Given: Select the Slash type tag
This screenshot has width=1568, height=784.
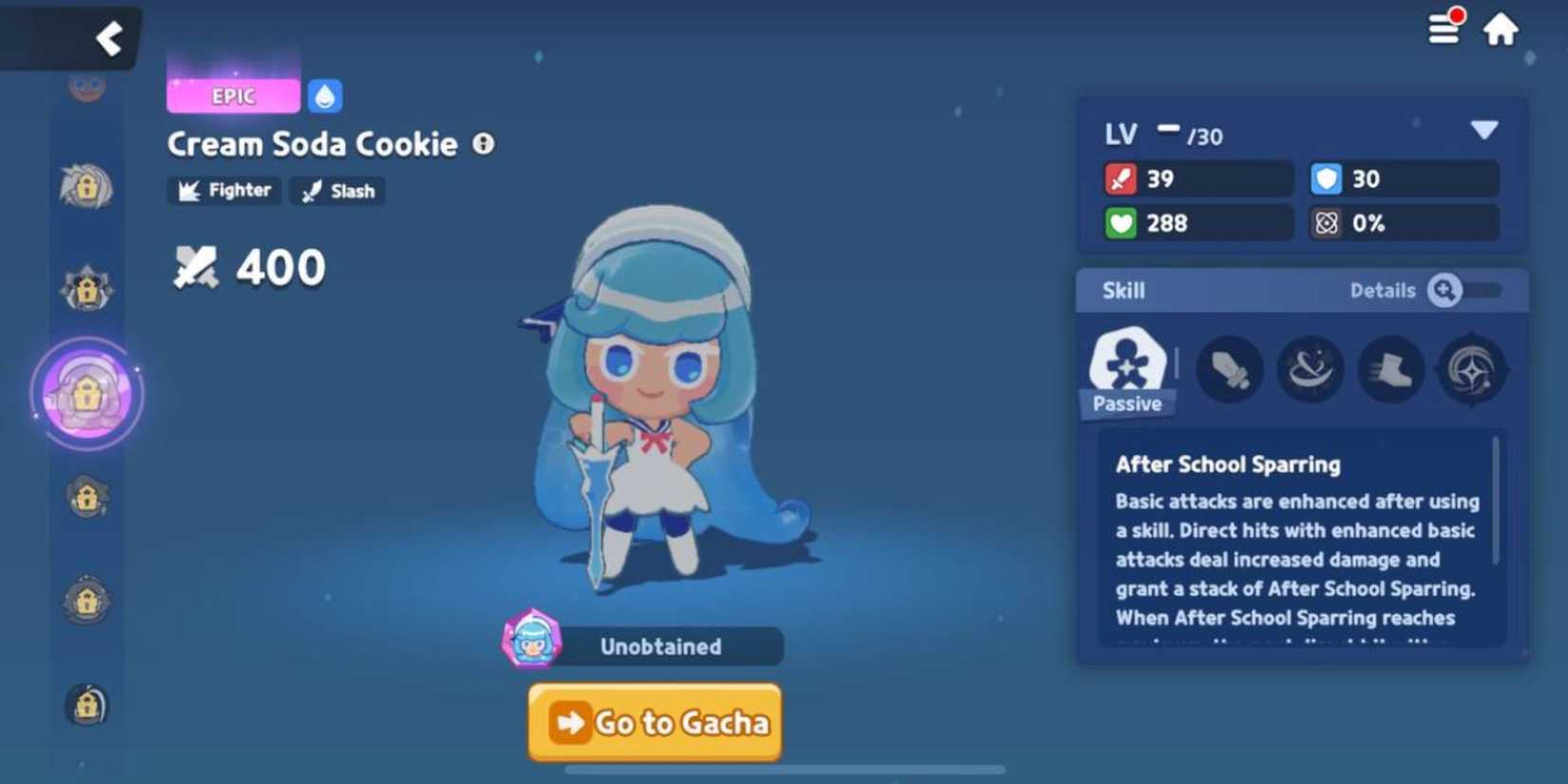Looking at the screenshot, I should pos(335,191).
